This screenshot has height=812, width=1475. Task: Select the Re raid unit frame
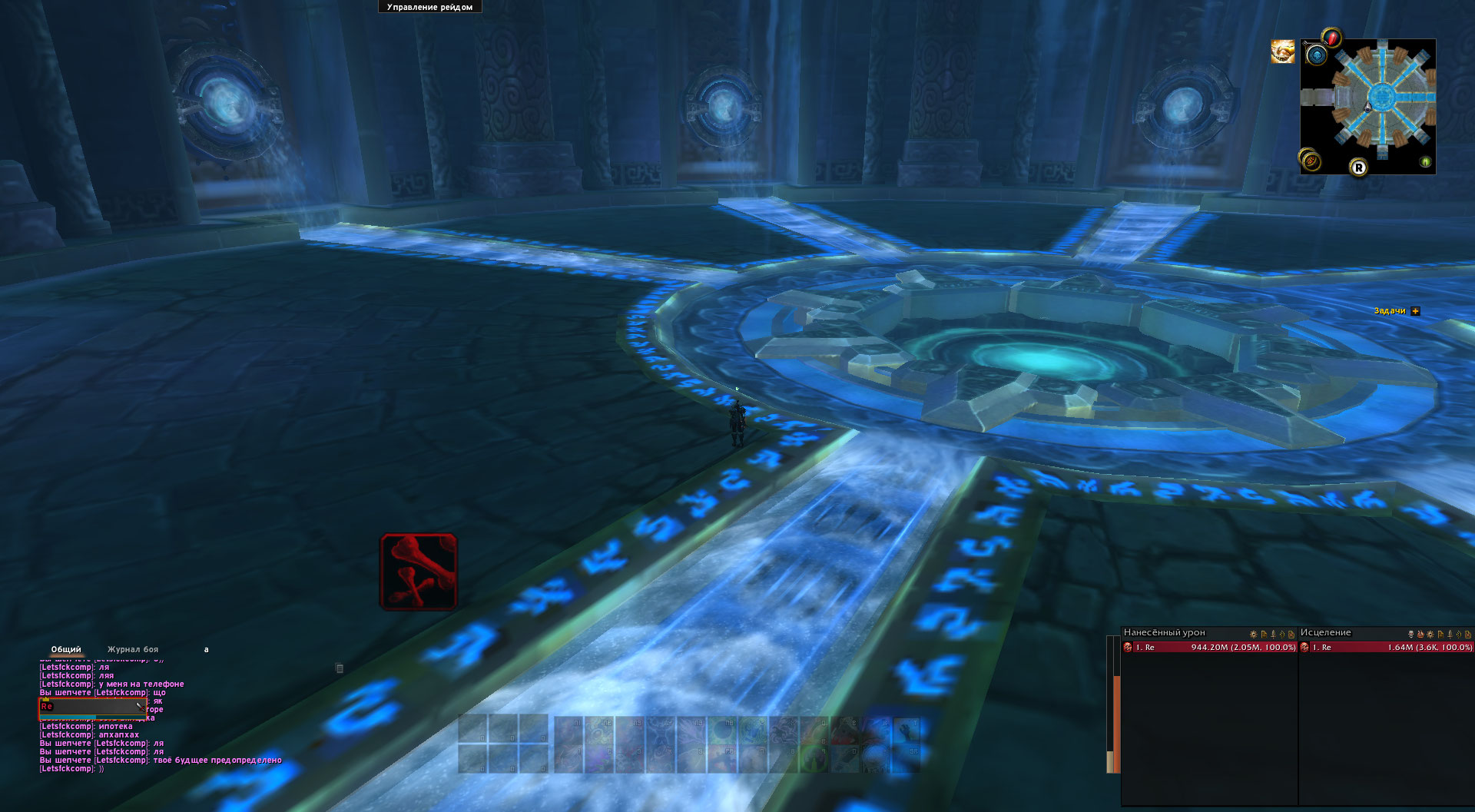pyautogui.click(x=92, y=707)
